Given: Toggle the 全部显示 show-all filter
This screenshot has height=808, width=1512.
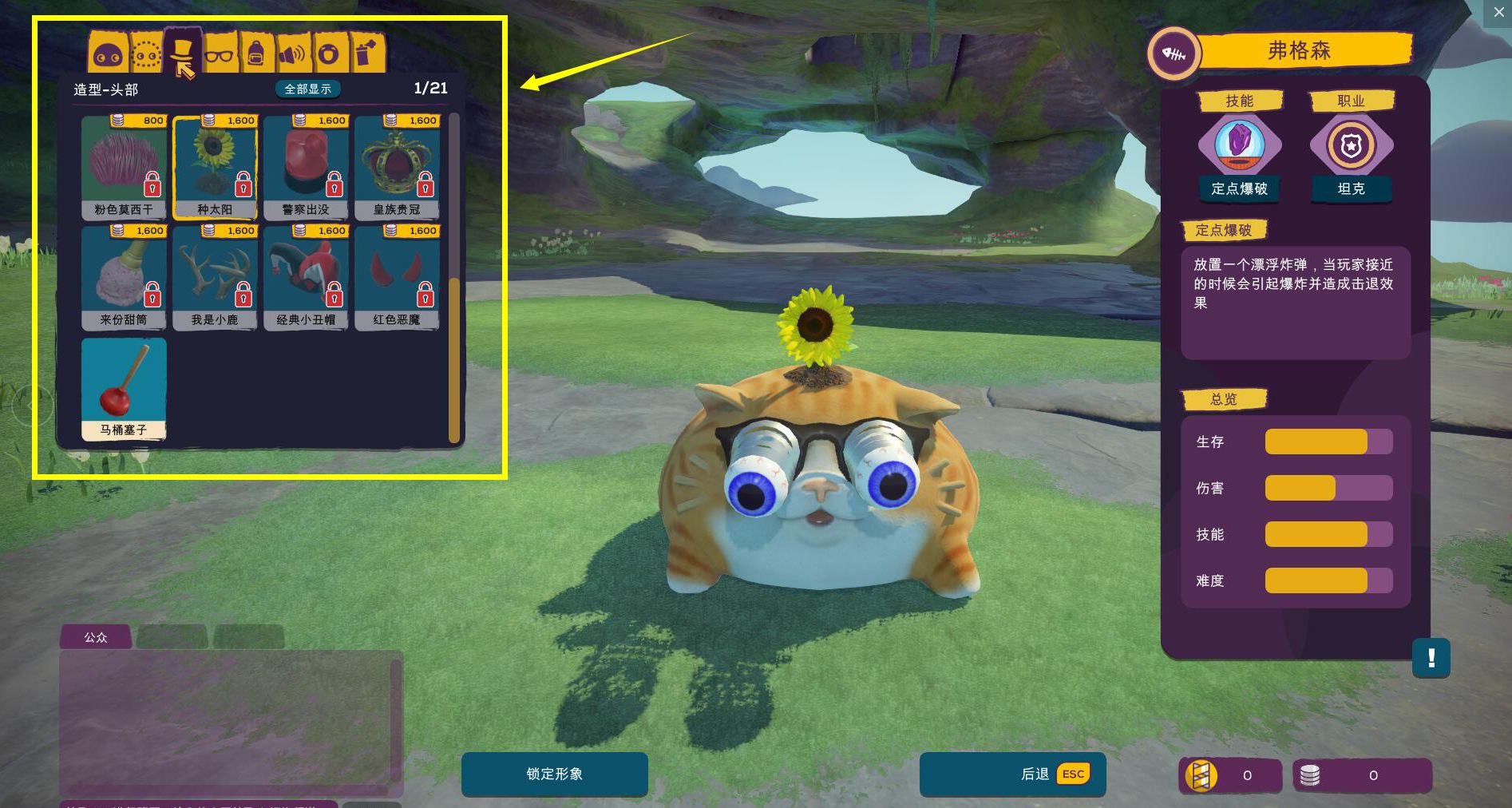Looking at the screenshot, I should click(308, 89).
